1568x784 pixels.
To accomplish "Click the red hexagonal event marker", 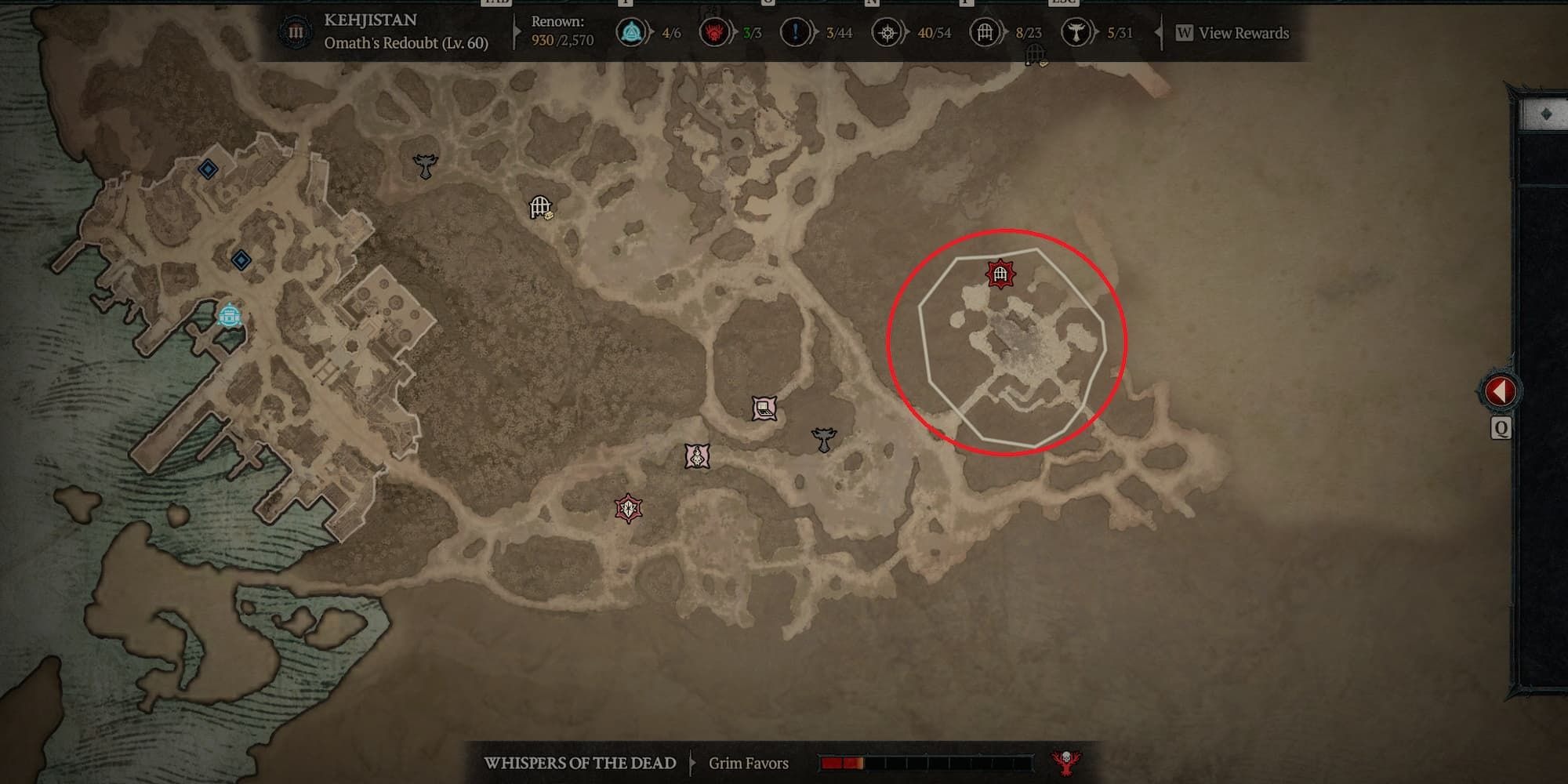I will click(628, 509).
